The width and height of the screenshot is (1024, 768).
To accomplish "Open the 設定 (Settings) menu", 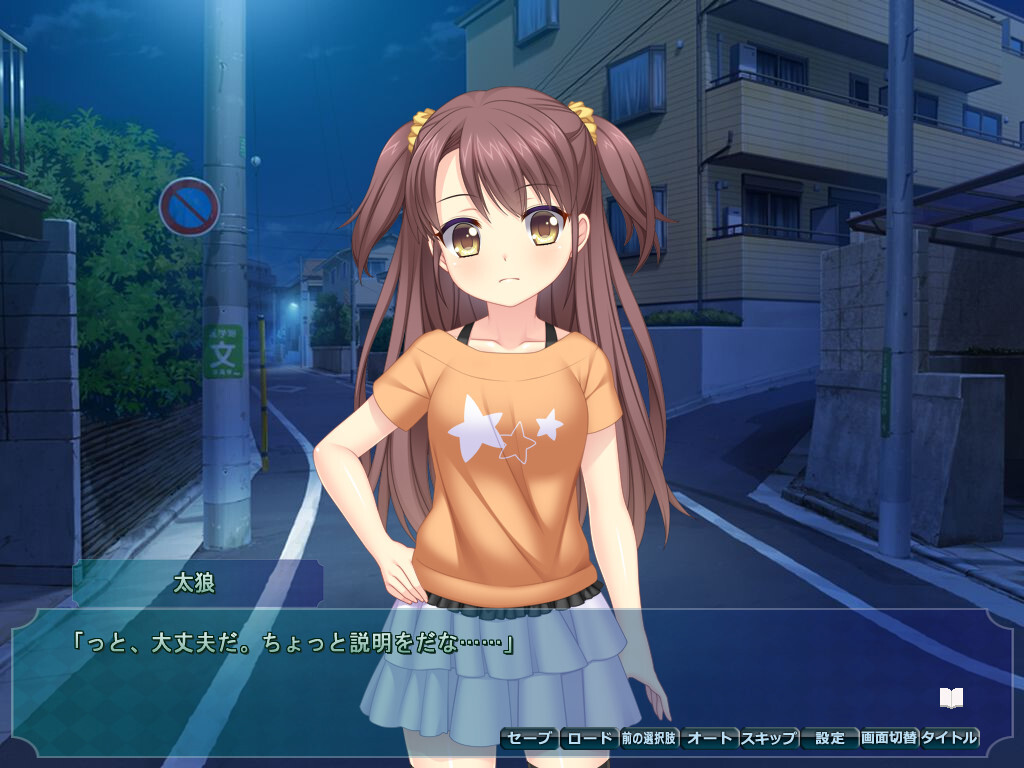I will (830, 739).
